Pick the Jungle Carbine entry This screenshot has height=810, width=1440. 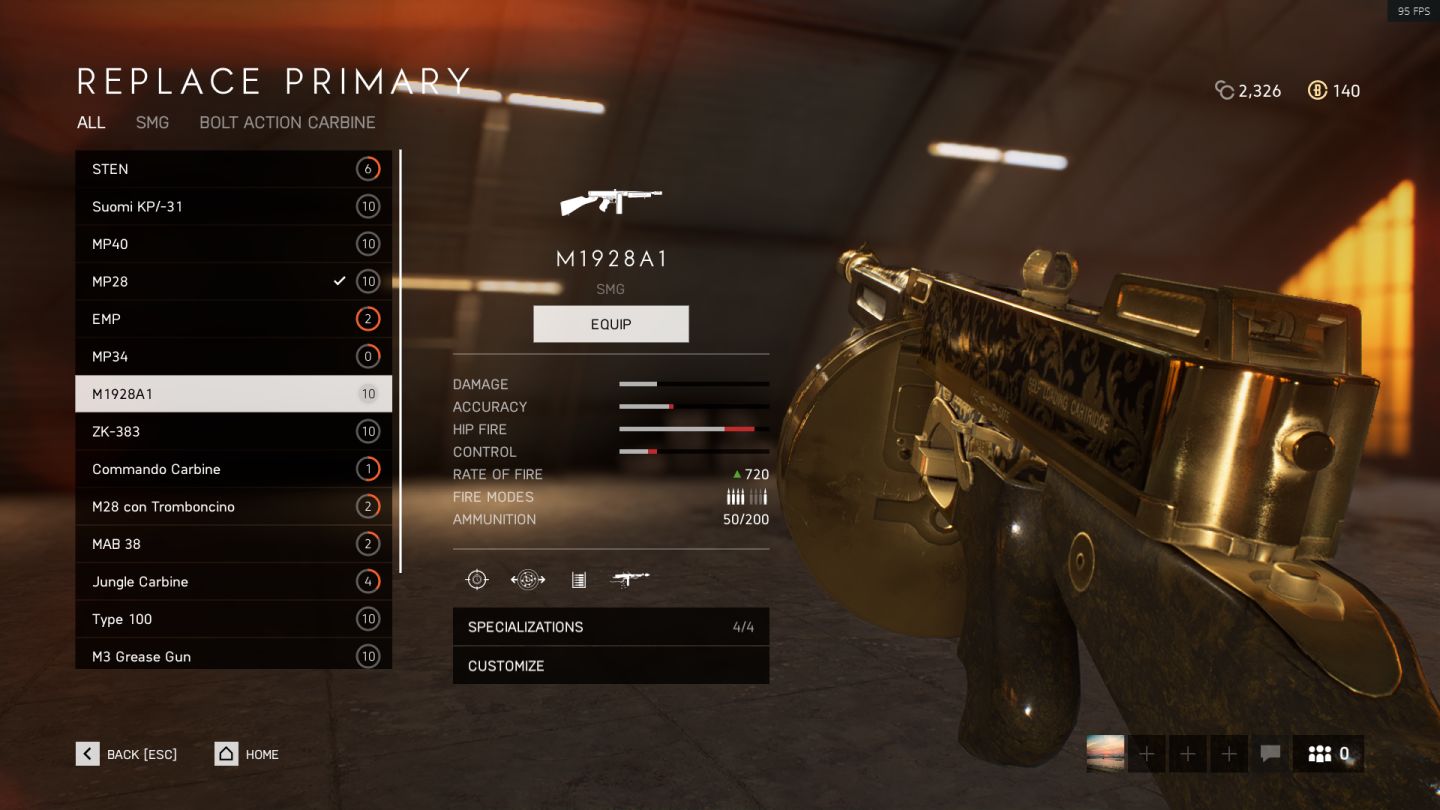(x=233, y=582)
